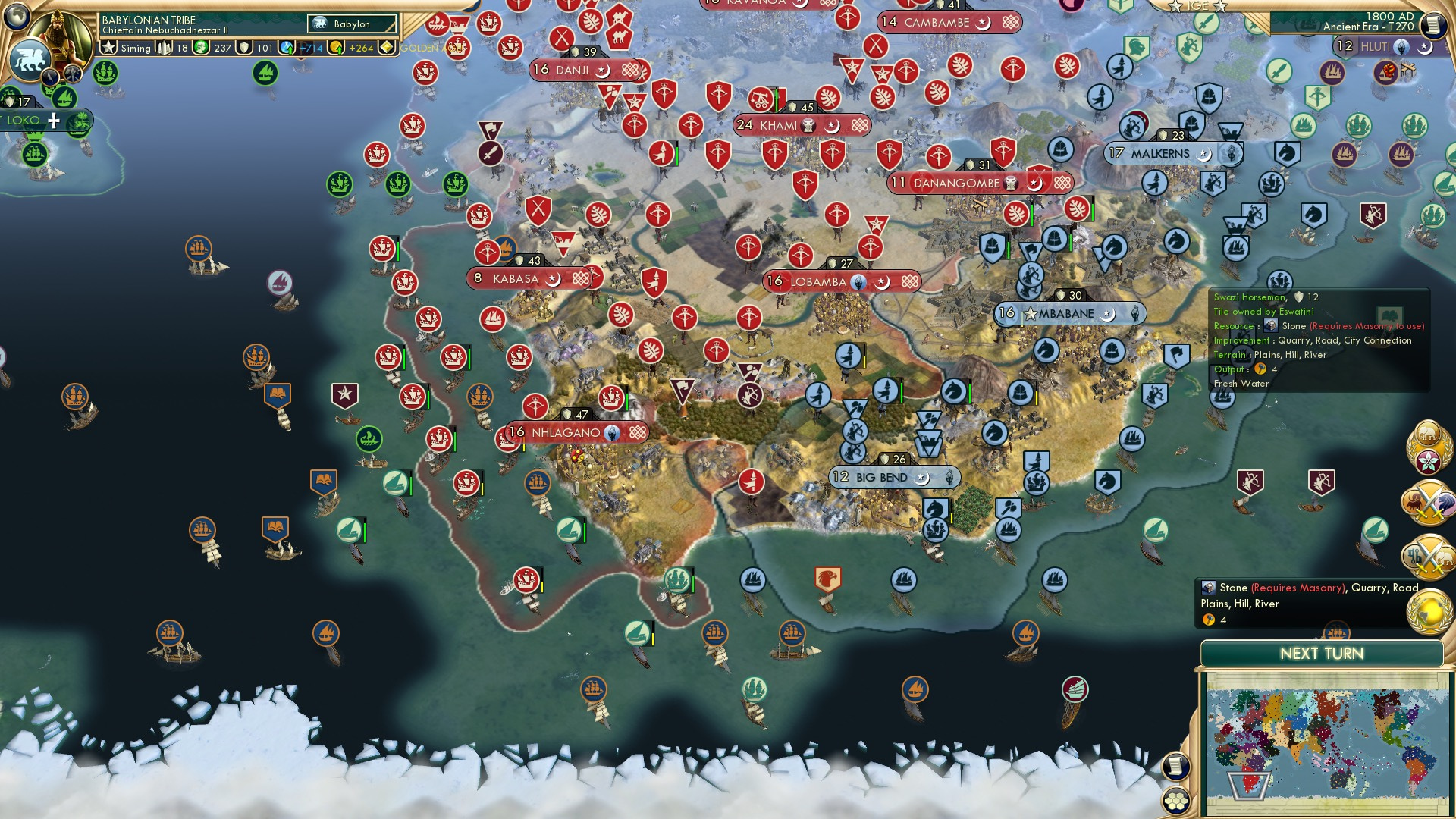This screenshot has width=1456, height=819.
Task: Expand the LOKO city banner plus button
Action: 55,121
